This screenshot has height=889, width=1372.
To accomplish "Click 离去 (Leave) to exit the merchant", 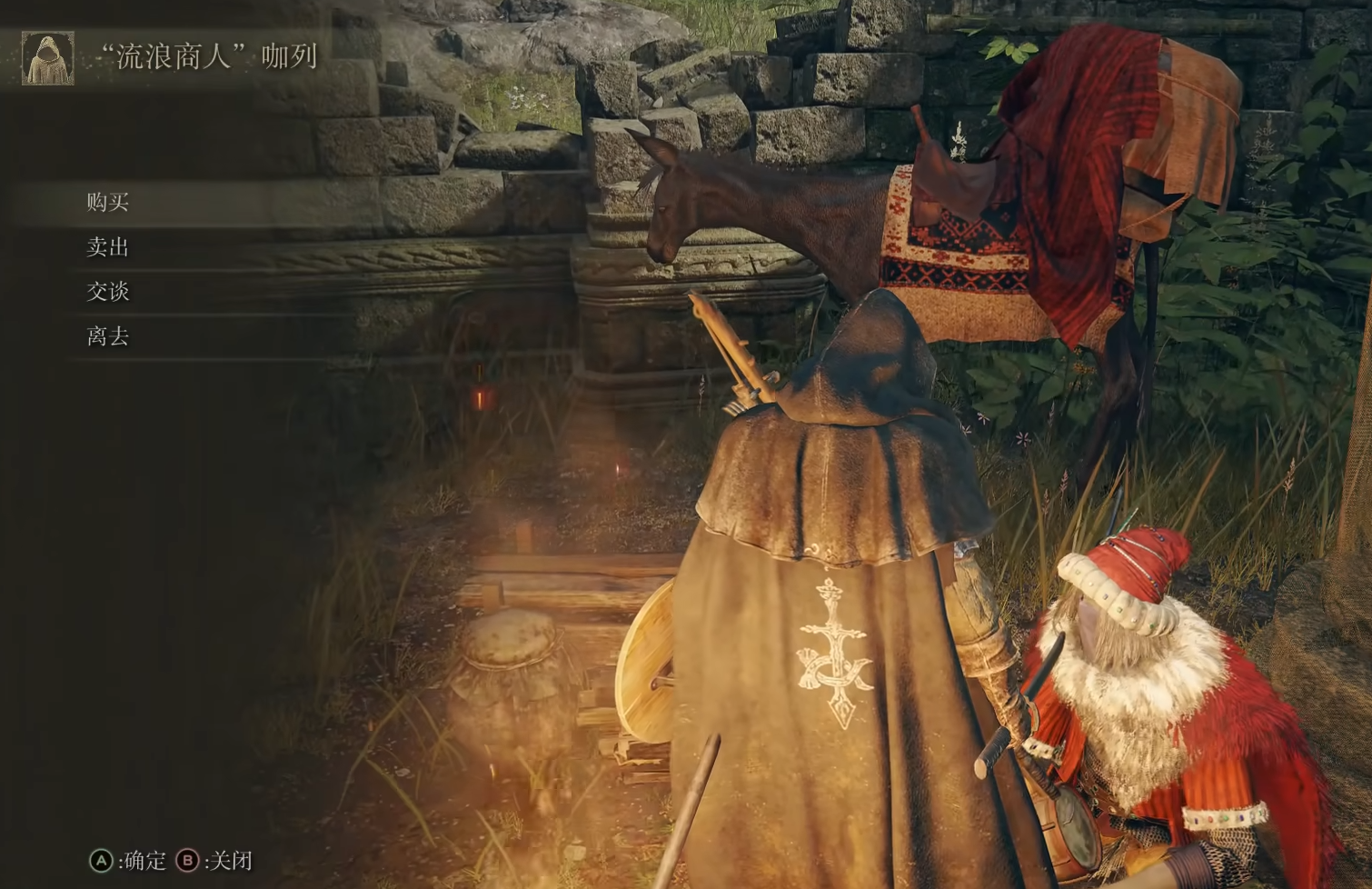I will (108, 336).
